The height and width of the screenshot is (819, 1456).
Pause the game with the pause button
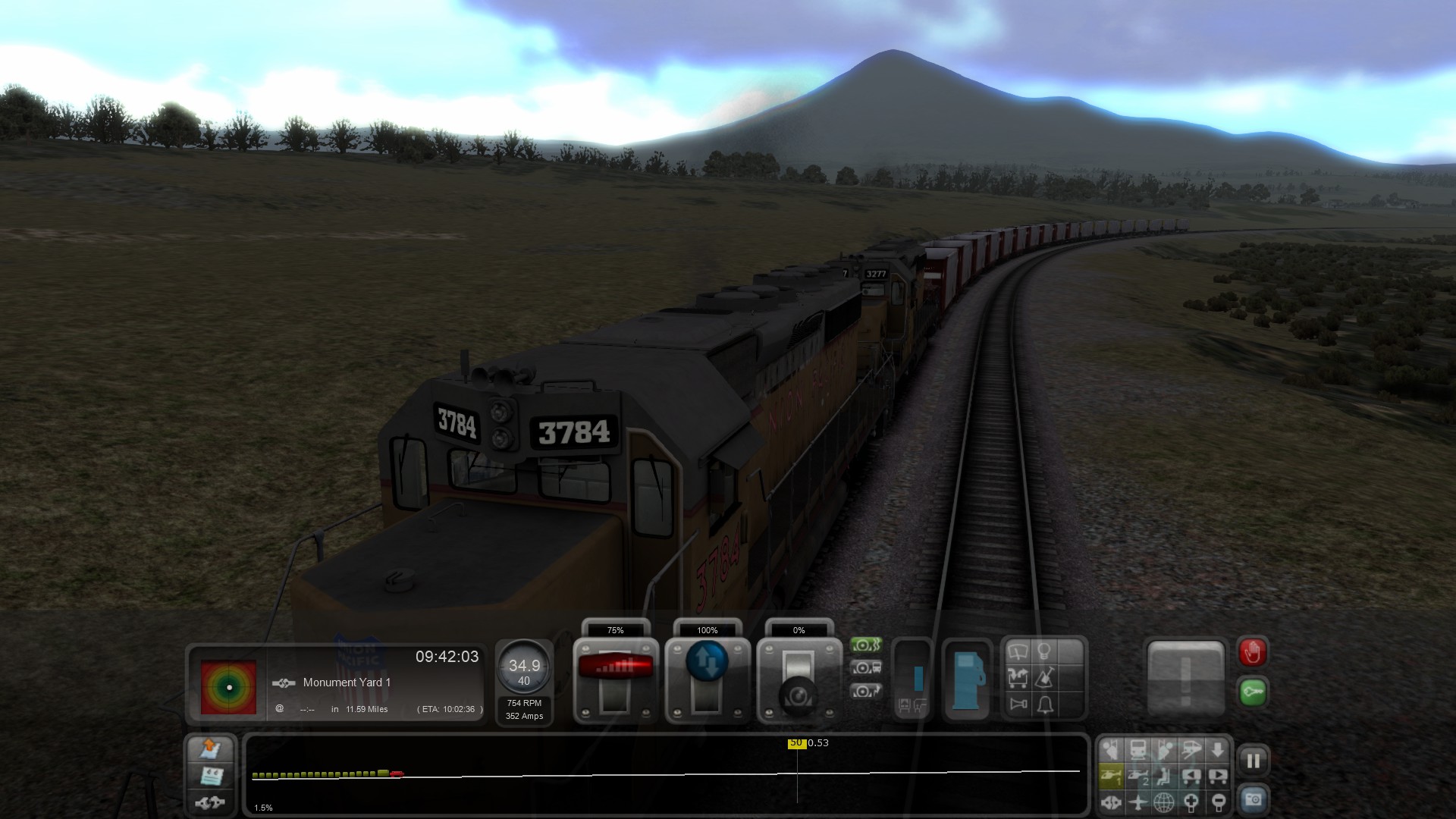(x=1253, y=761)
